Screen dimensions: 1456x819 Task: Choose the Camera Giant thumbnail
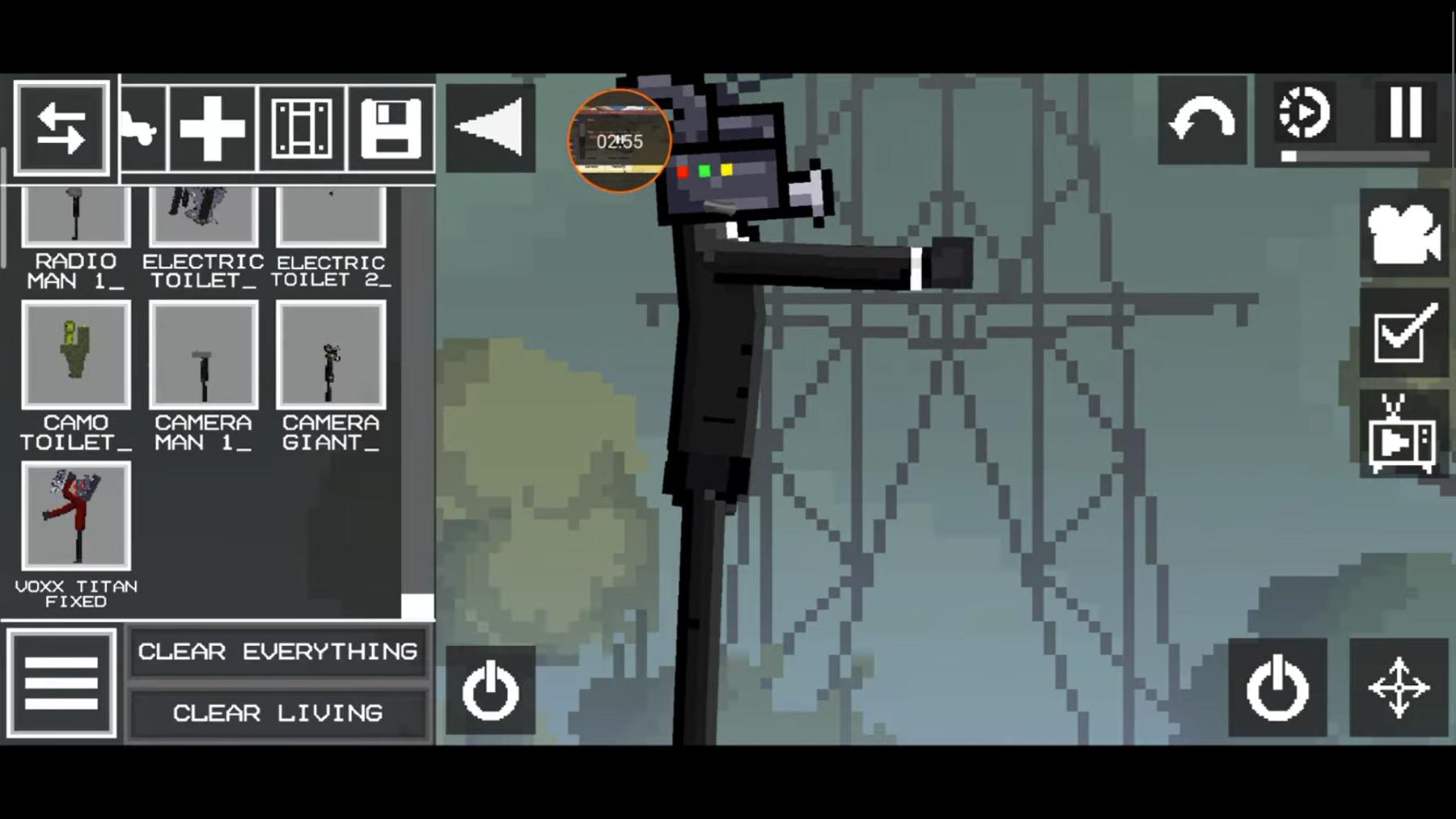(331, 355)
